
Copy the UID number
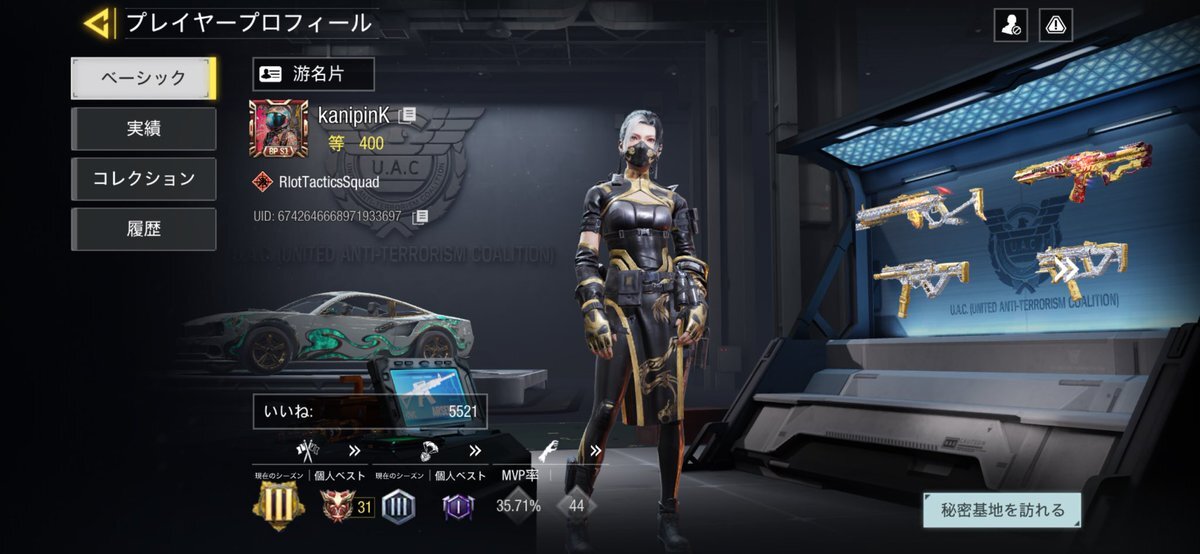pyautogui.click(x=421, y=216)
